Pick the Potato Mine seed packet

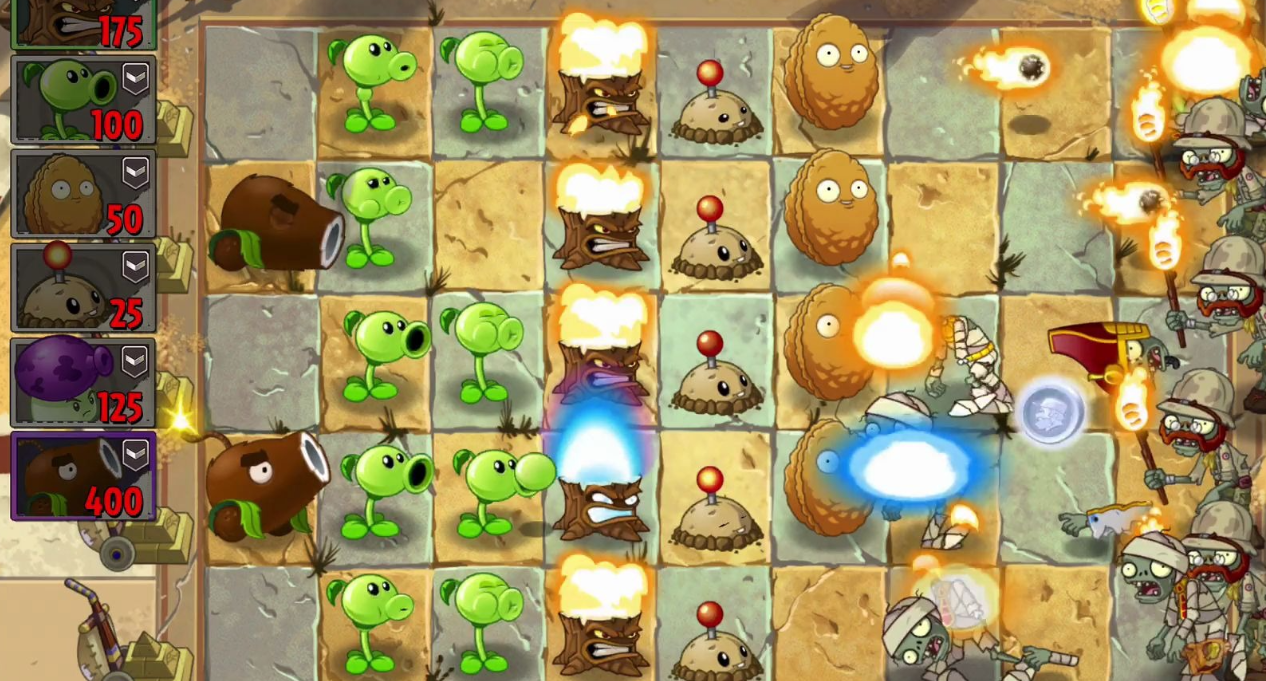(83, 288)
